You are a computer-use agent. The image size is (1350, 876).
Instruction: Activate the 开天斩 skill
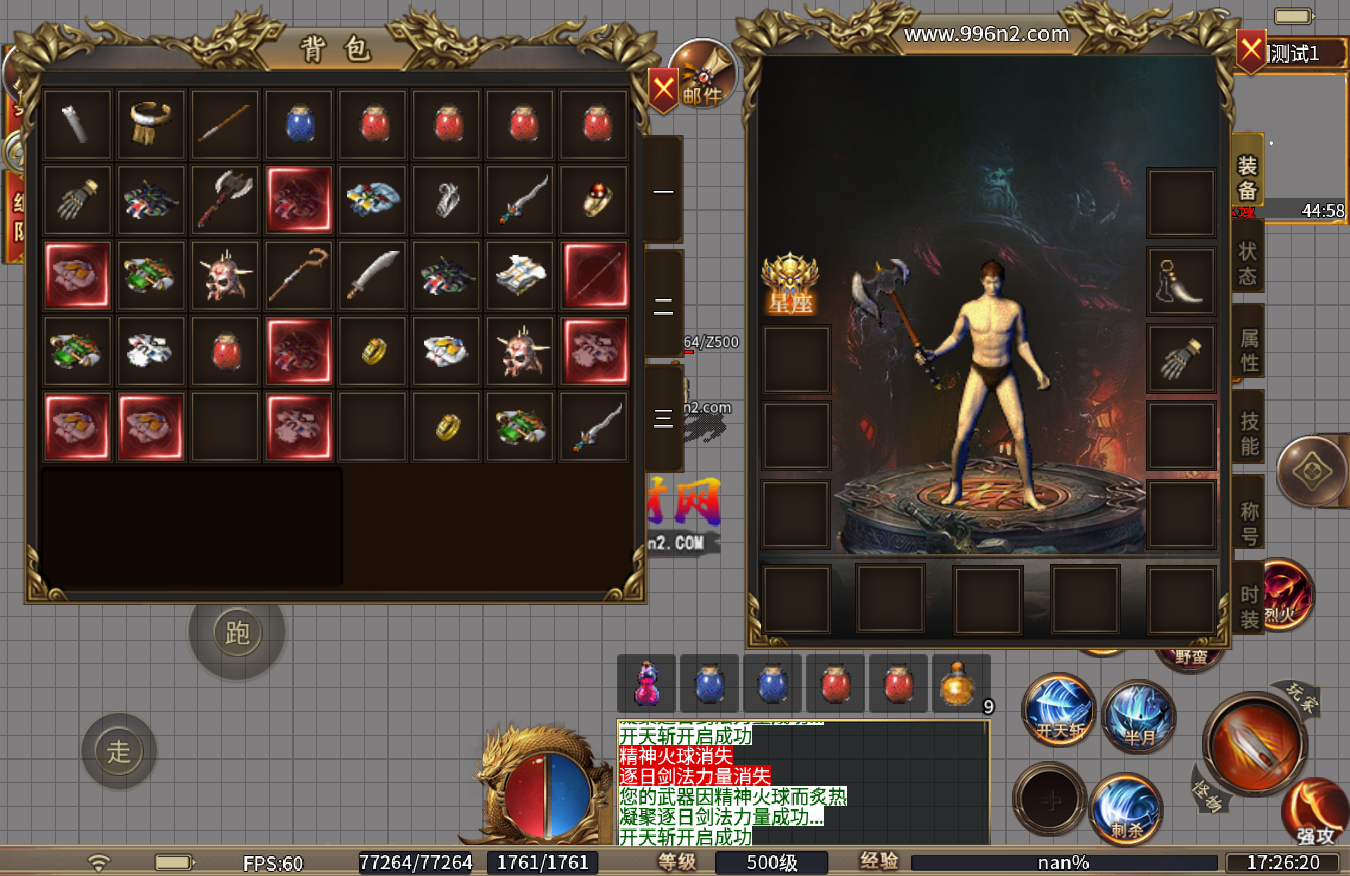click(x=1060, y=712)
